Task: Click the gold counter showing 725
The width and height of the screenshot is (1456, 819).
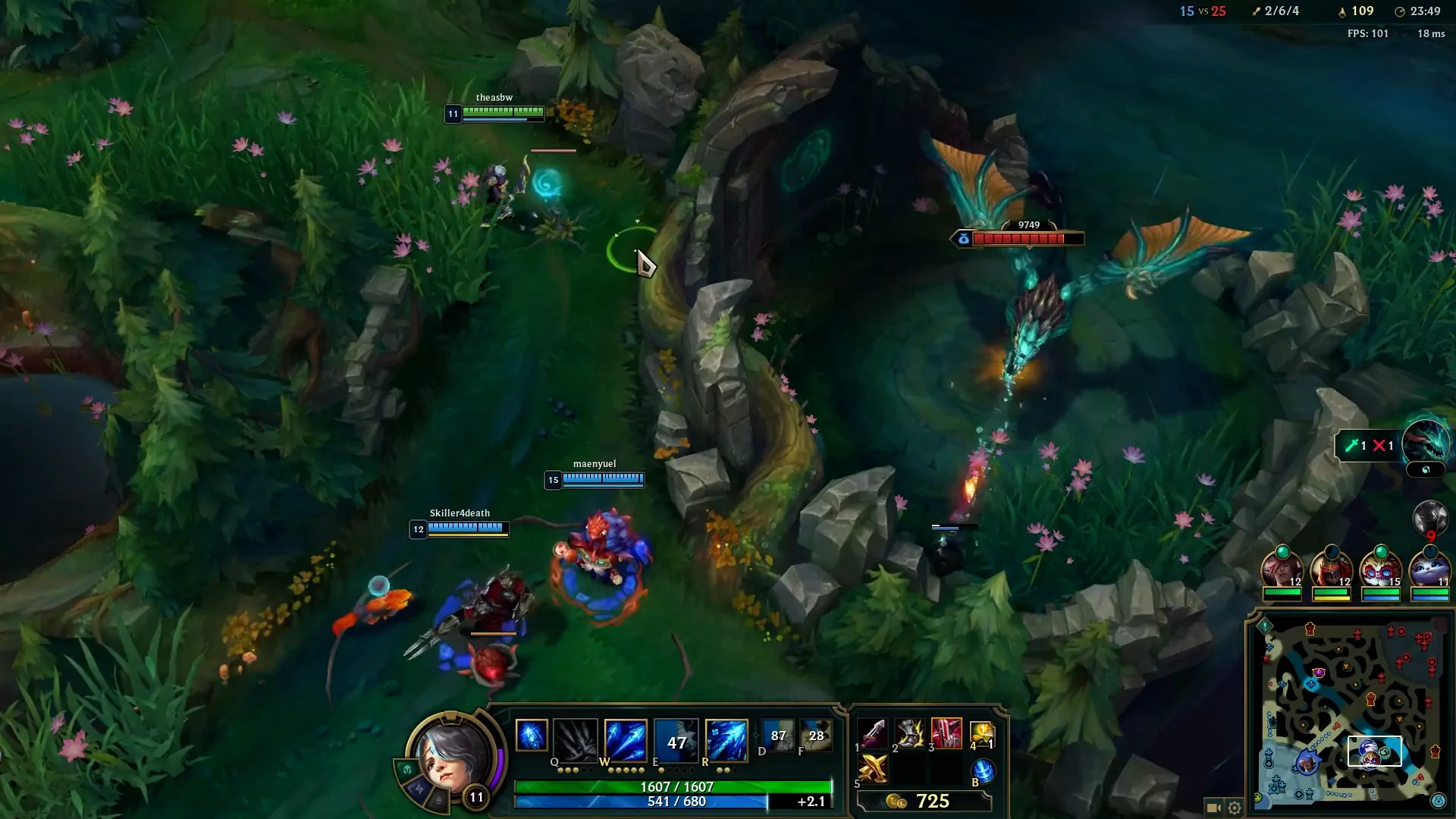Action: (x=934, y=800)
